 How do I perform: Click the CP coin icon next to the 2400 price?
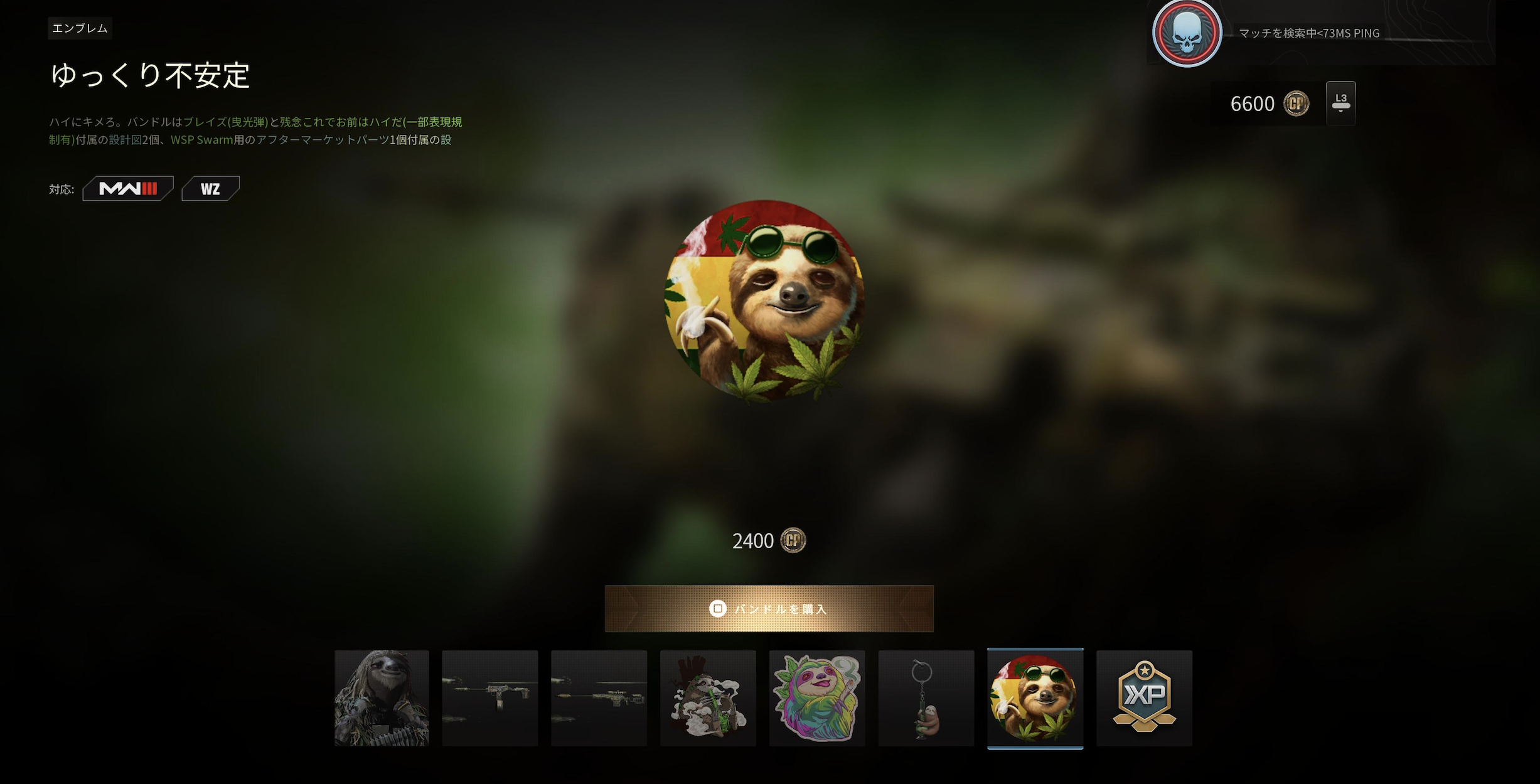793,540
